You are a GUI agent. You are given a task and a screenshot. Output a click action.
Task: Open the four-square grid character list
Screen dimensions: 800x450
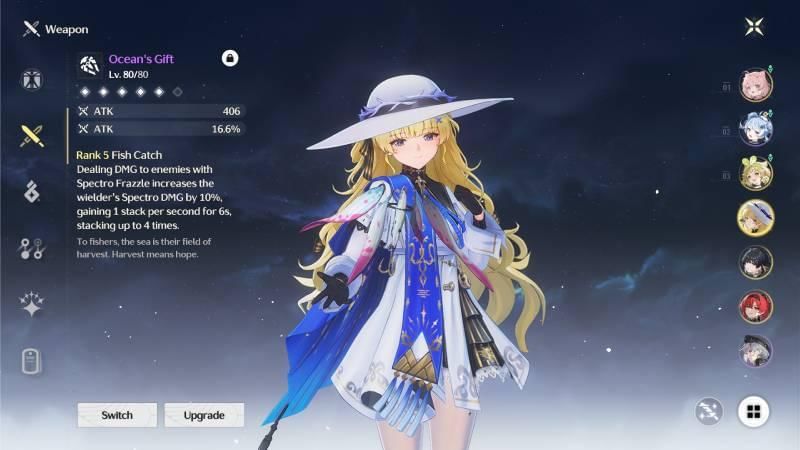(x=754, y=411)
